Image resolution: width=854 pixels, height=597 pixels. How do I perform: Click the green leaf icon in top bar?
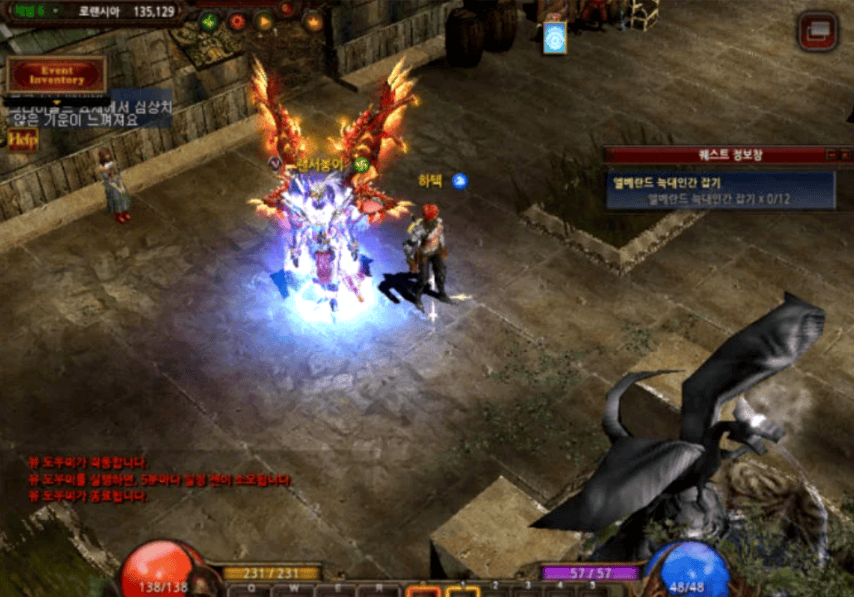209,21
